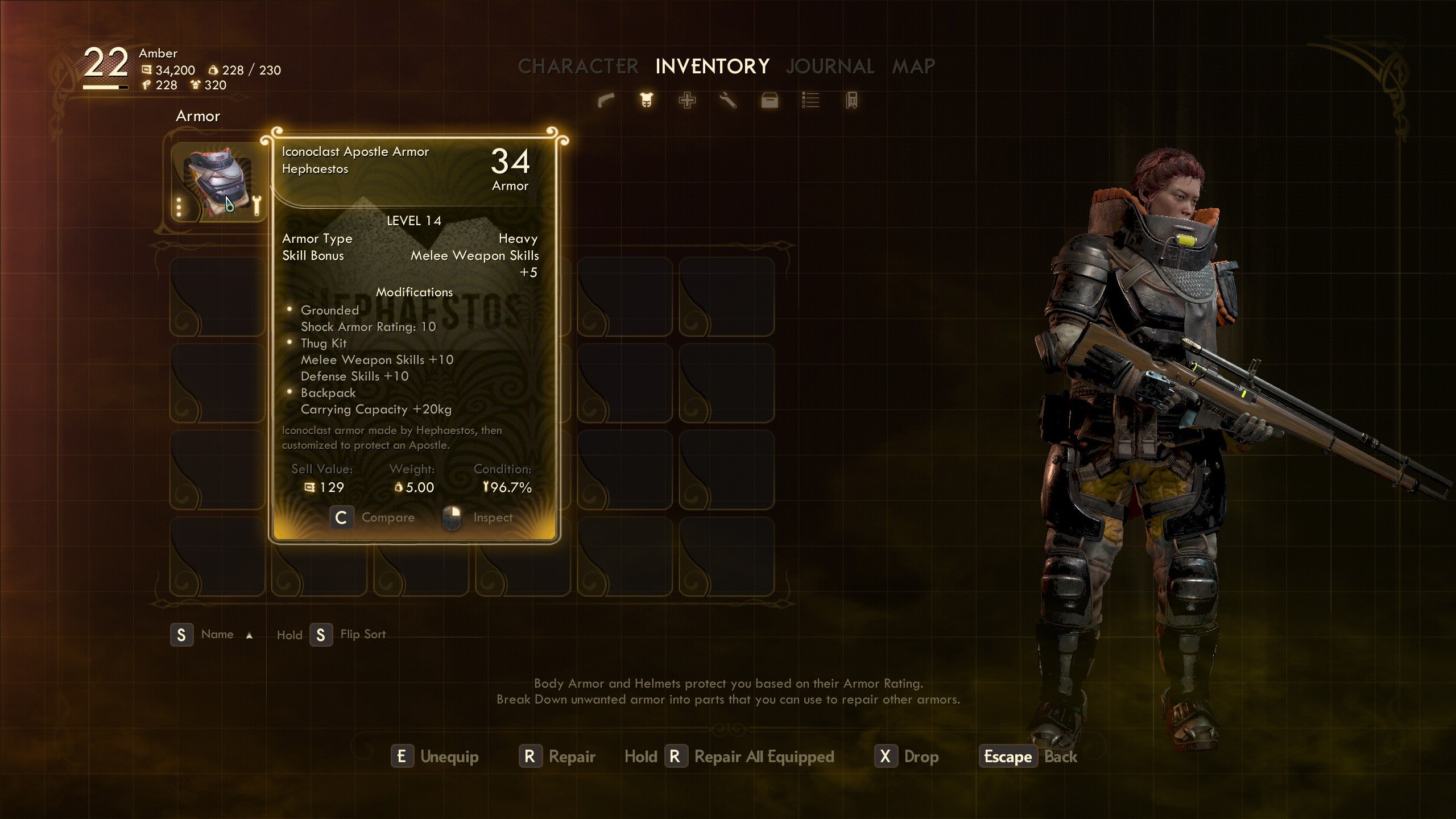Screen dimensions: 1456x819
Task: Go Back out of the inventory
Action: point(1028,756)
